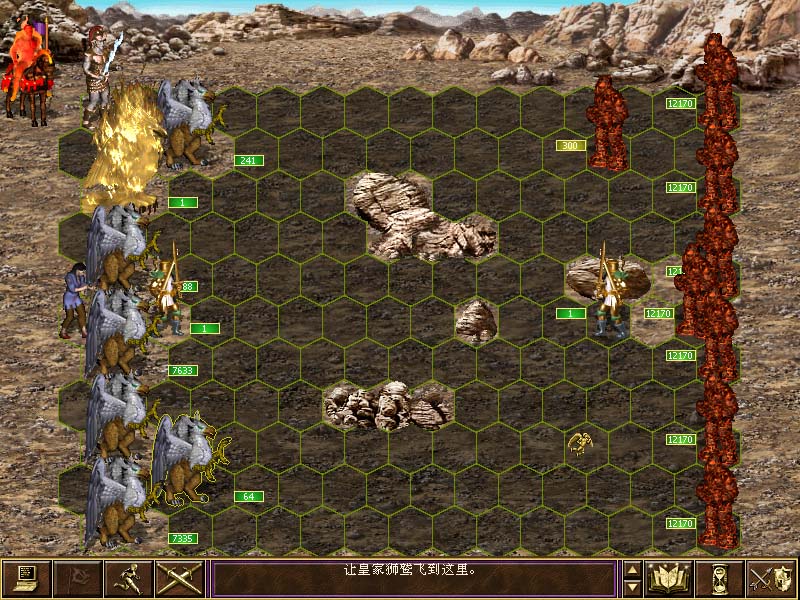
Task: Retreat from battle with the running man button
Action: click(128, 578)
